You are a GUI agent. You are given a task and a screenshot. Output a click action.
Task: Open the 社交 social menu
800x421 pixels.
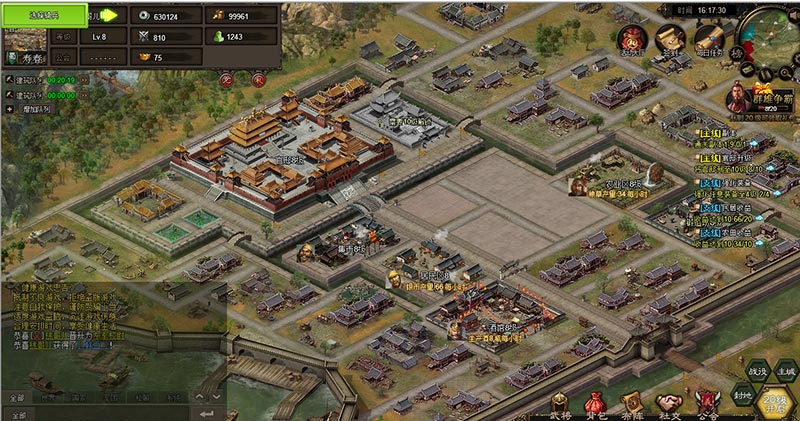click(x=668, y=404)
